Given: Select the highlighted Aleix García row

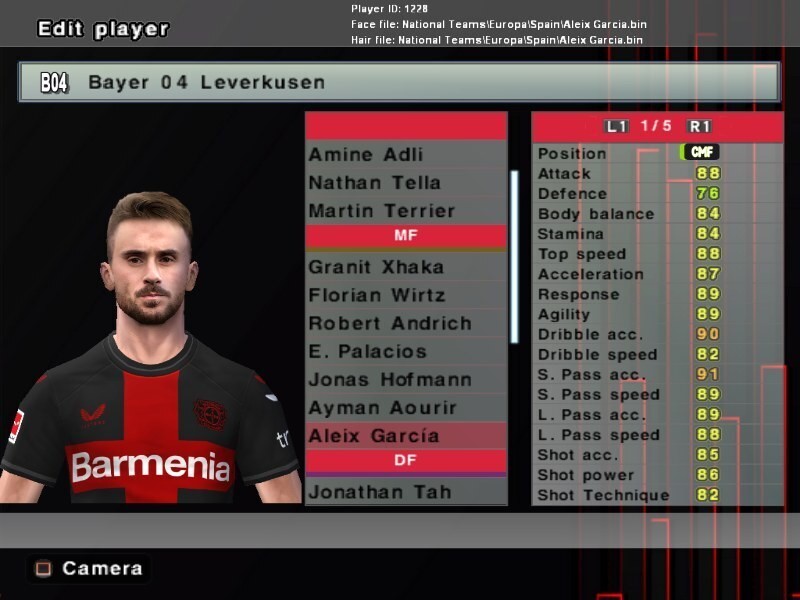Looking at the screenshot, I should [373, 436].
